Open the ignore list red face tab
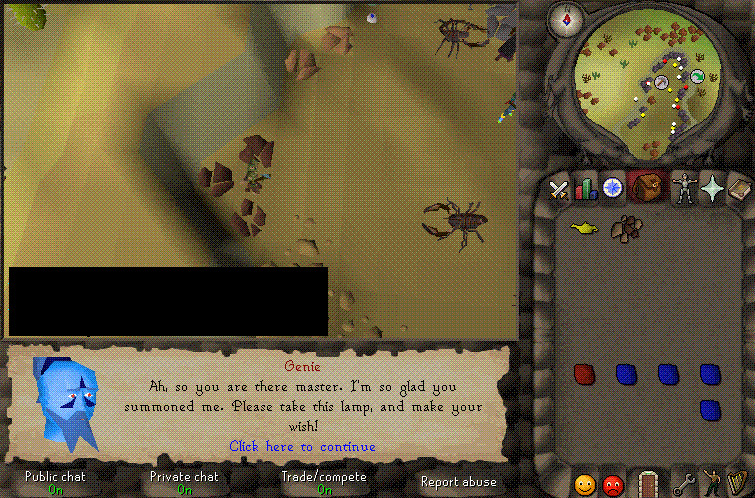The height and width of the screenshot is (498, 755). 613,485
